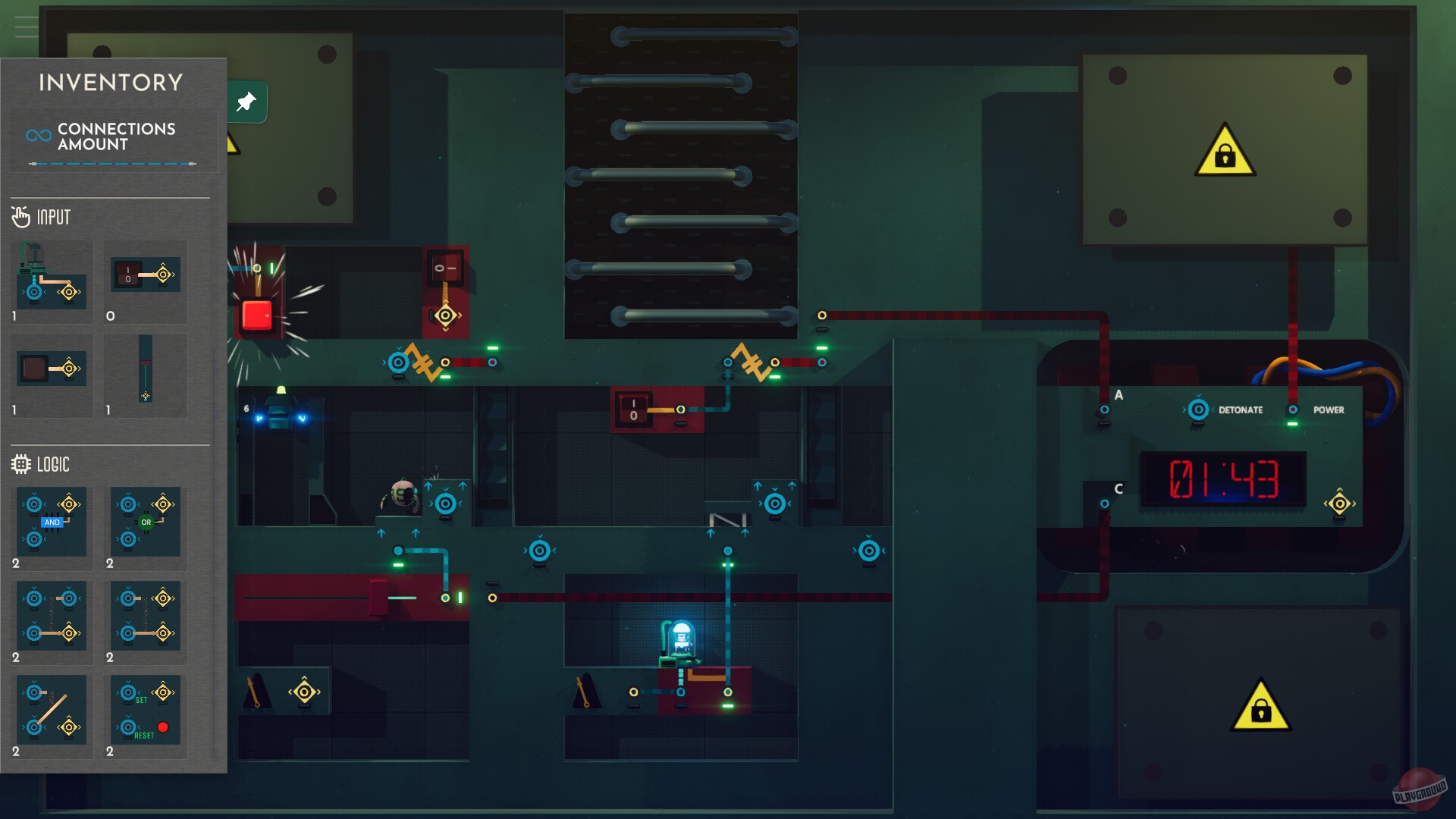Open the hamburger menu in the top-left corner
1456x819 pixels.
(25, 25)
